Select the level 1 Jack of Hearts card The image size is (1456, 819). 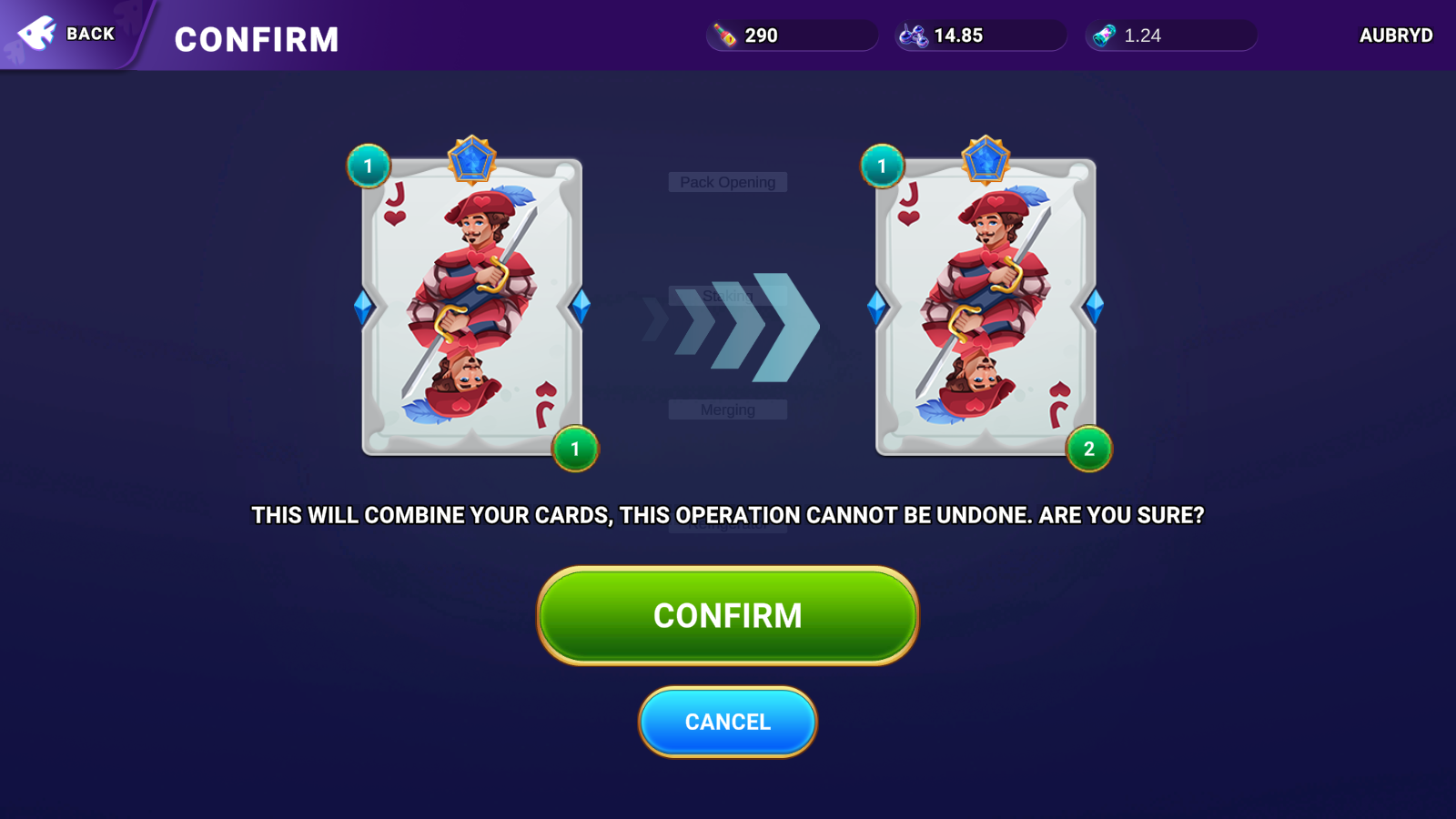pos(471,307)
